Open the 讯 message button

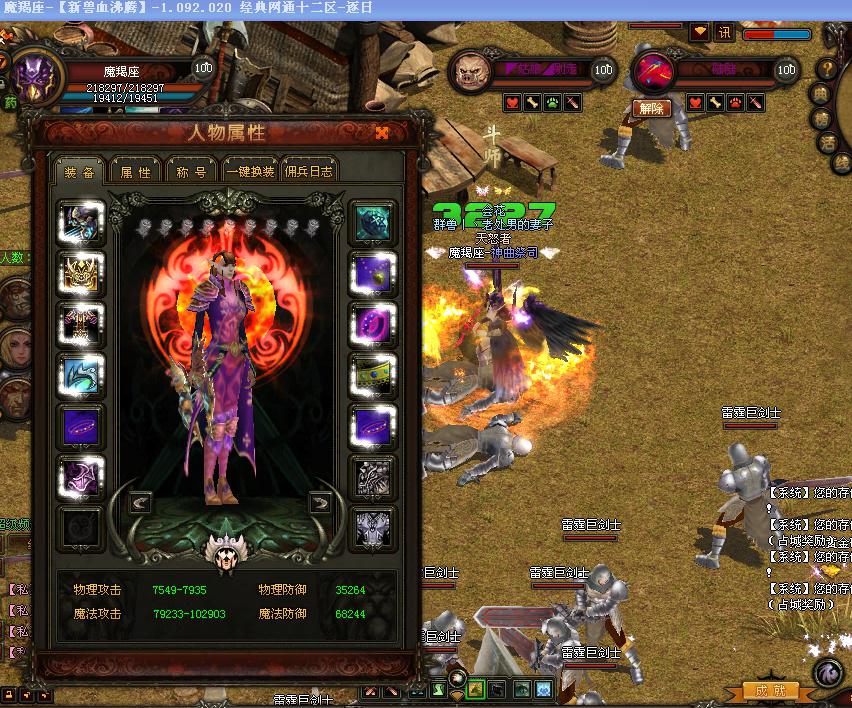tap(724, 32)
